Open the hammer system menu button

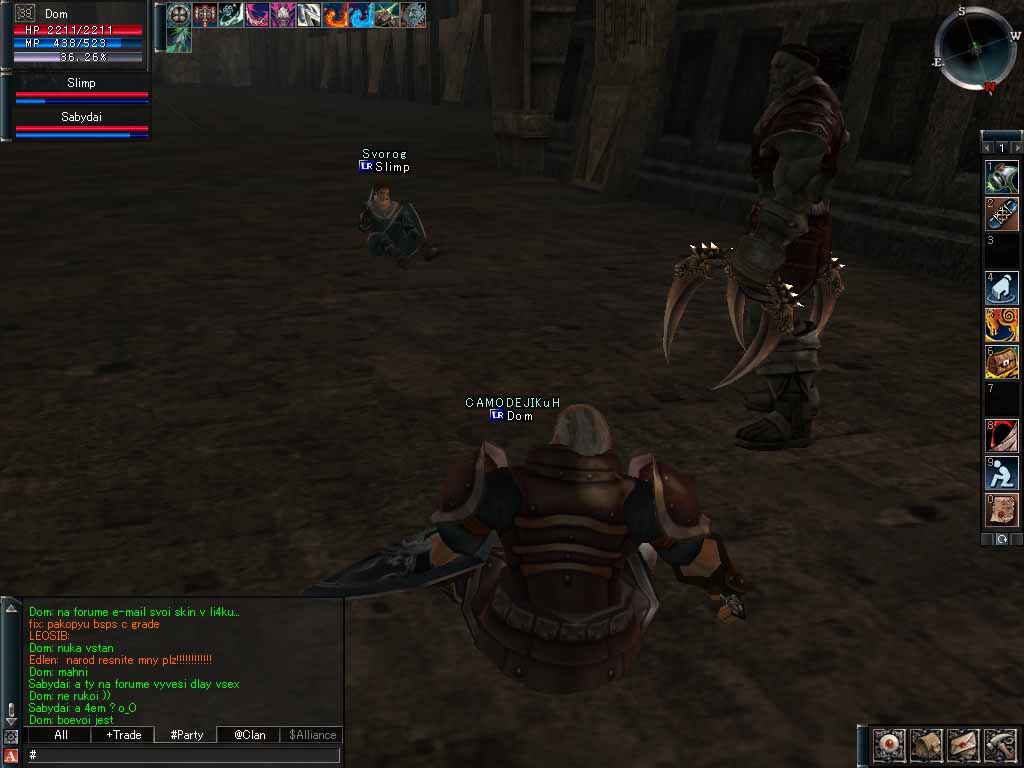point(999,745)
